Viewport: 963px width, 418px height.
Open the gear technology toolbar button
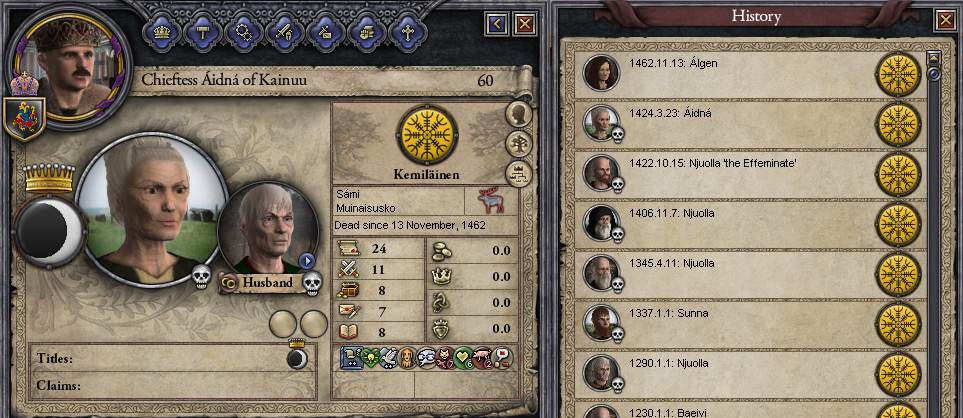tap(242, 31)
